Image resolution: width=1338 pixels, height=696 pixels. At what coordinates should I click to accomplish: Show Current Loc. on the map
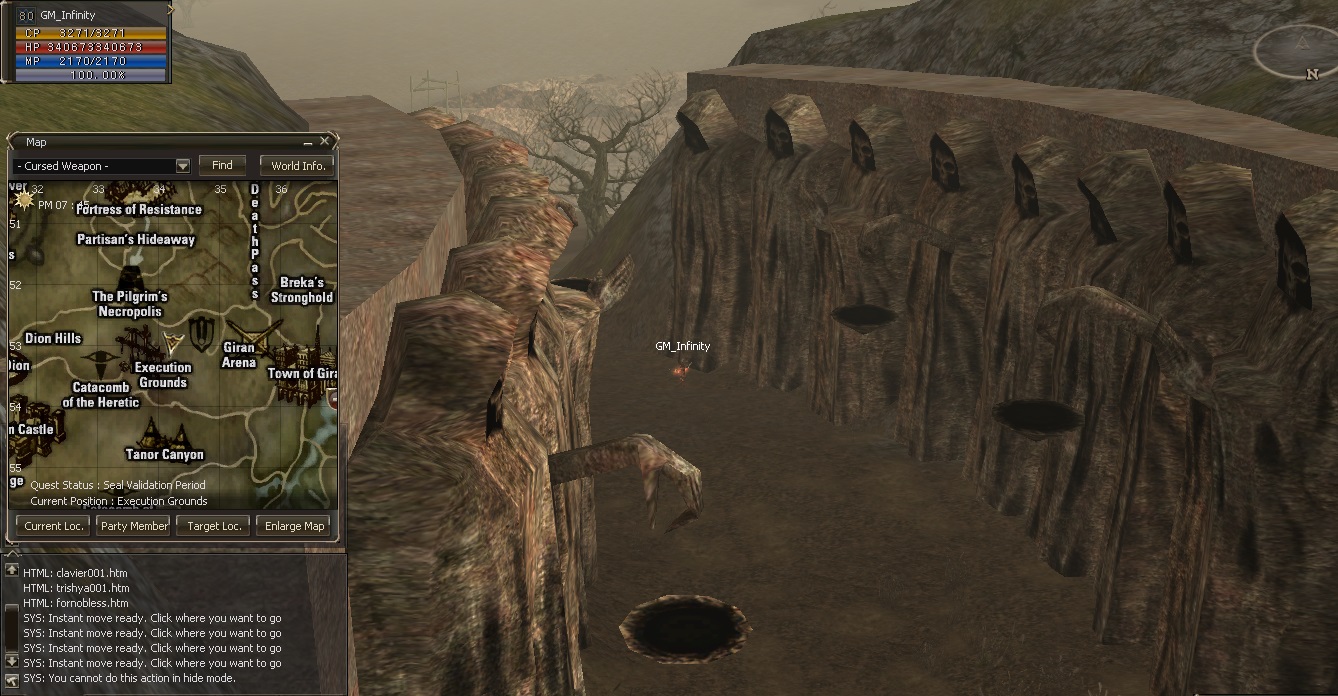(52, 526)
